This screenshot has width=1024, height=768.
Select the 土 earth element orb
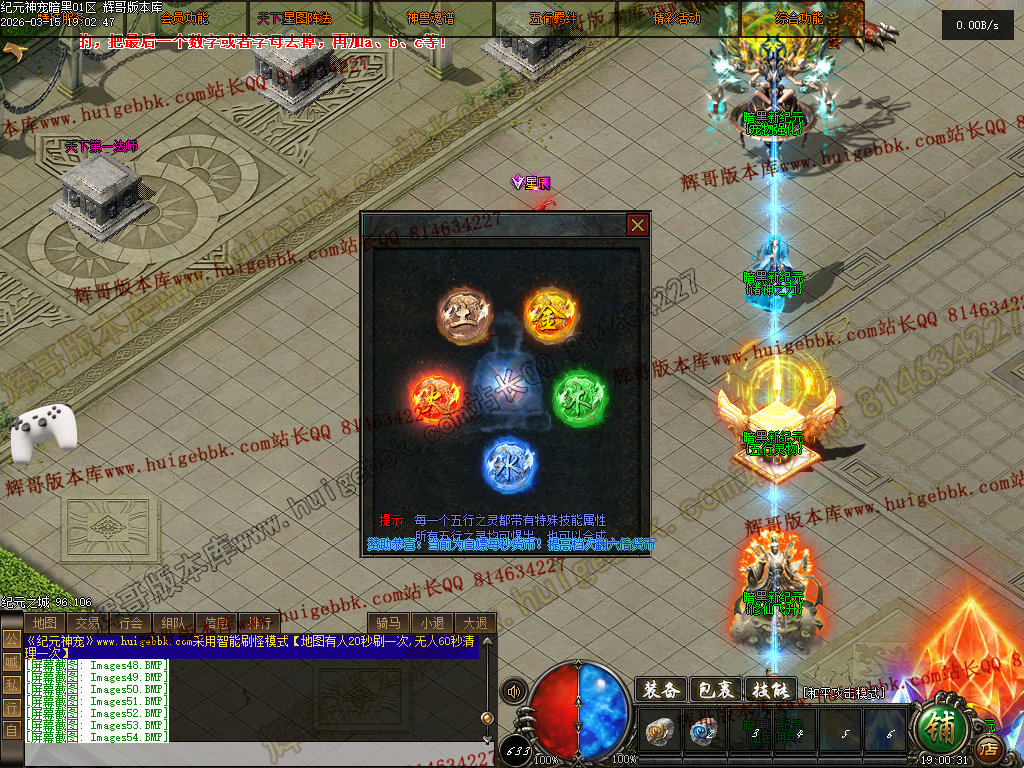point(465,314)
